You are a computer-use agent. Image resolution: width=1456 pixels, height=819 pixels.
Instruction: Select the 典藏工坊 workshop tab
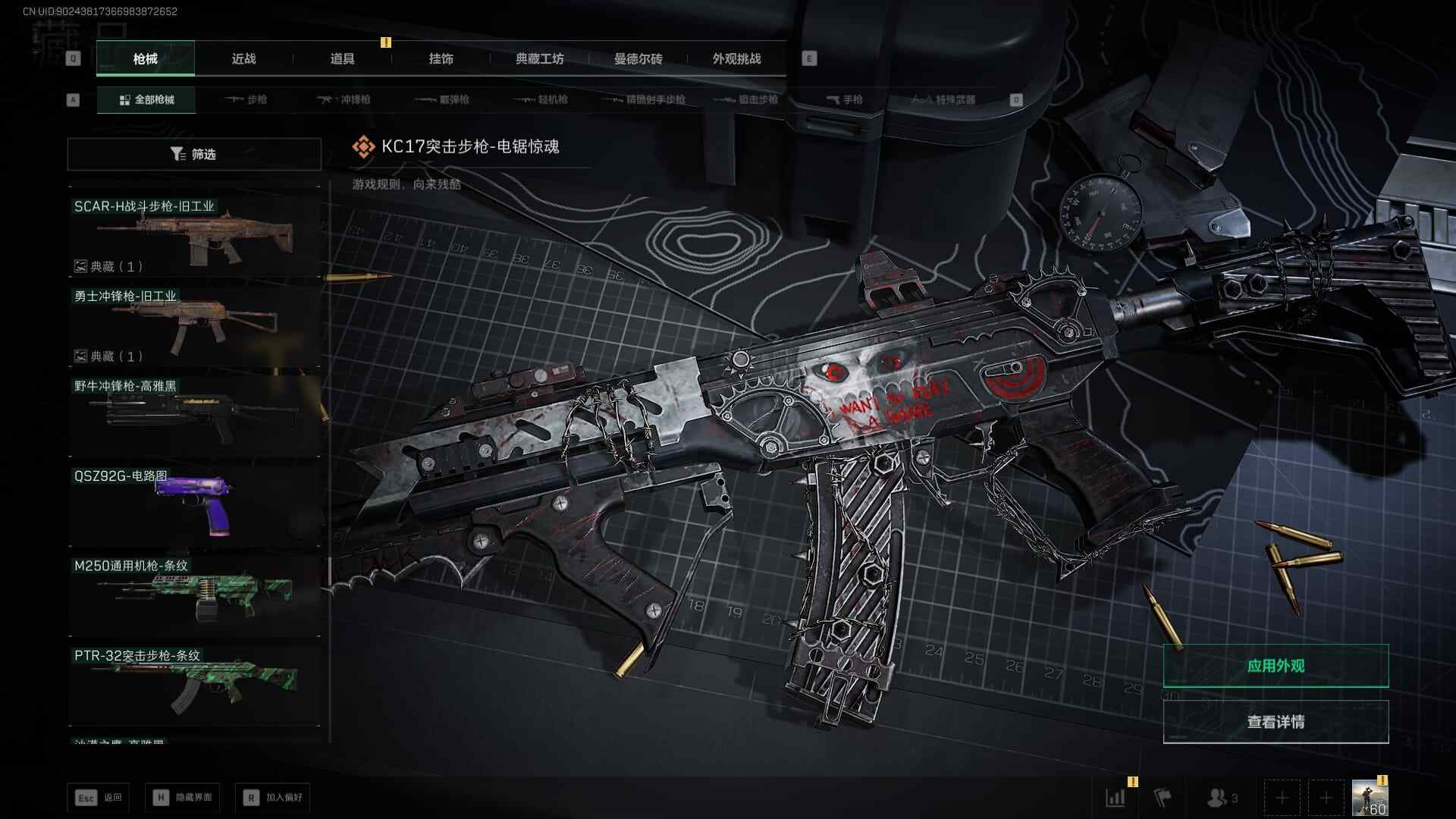coord(539,58)
